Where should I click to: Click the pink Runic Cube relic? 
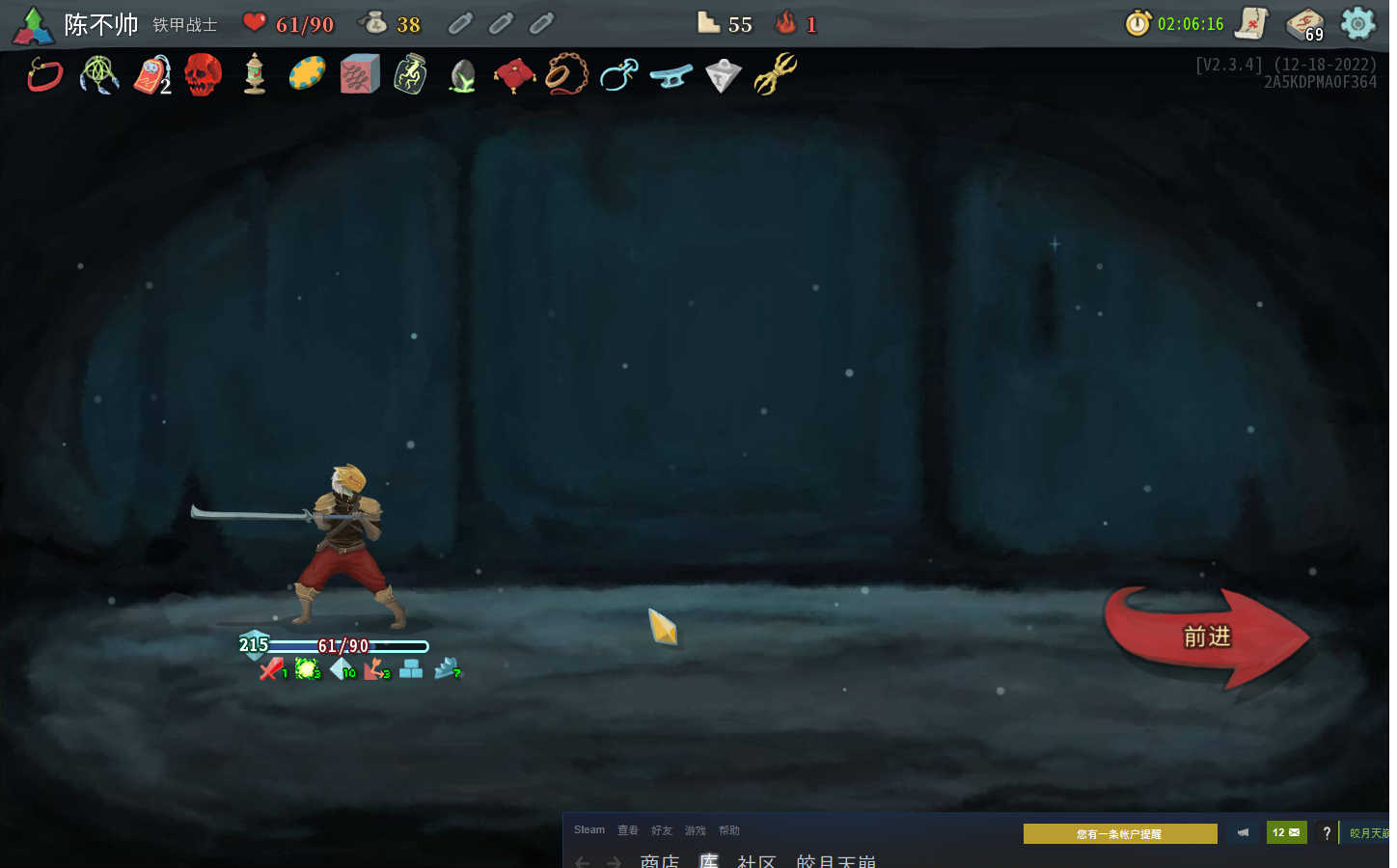click(x=359, y=74)
